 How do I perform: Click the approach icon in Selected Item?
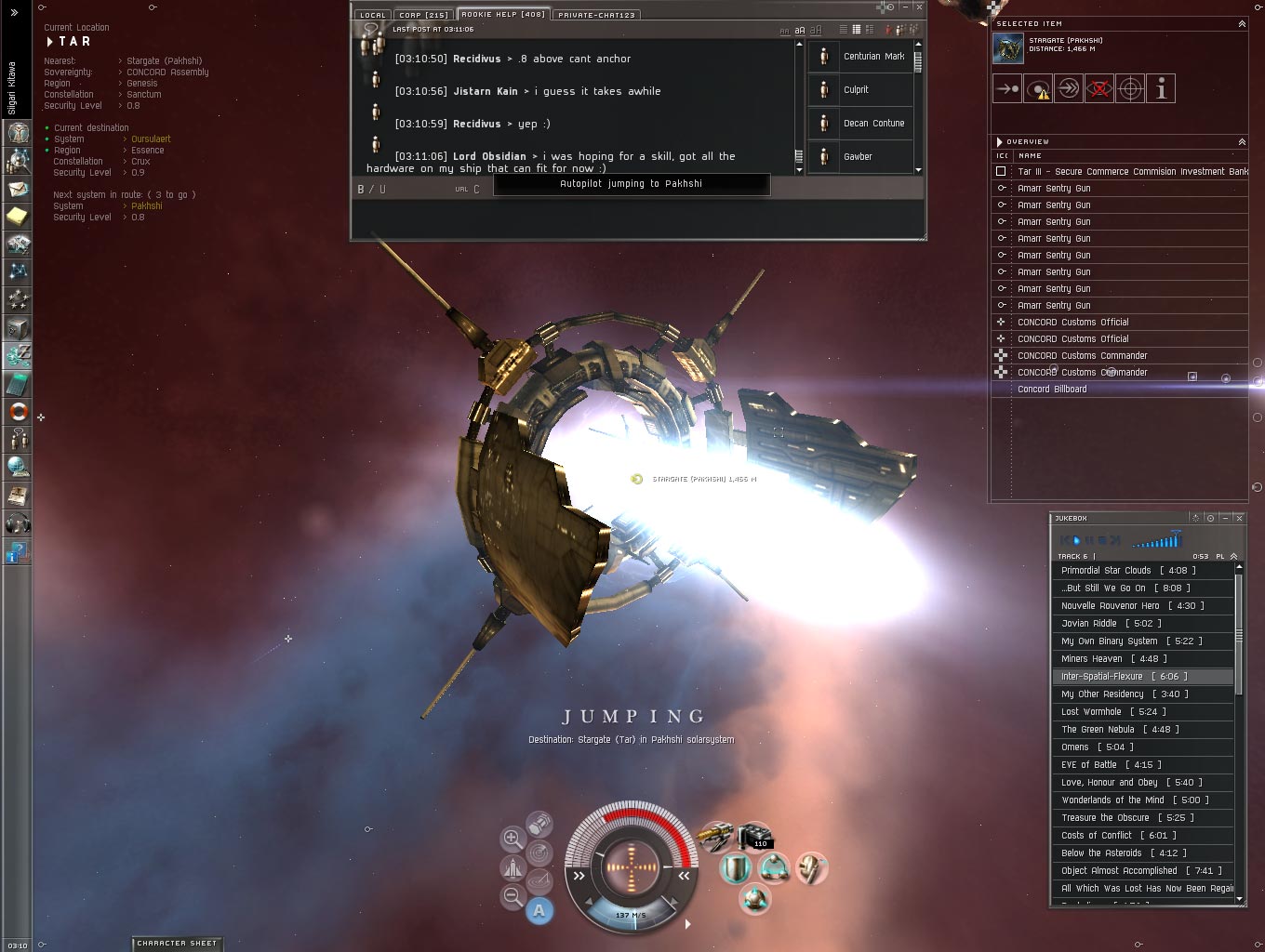(1007, 89)
